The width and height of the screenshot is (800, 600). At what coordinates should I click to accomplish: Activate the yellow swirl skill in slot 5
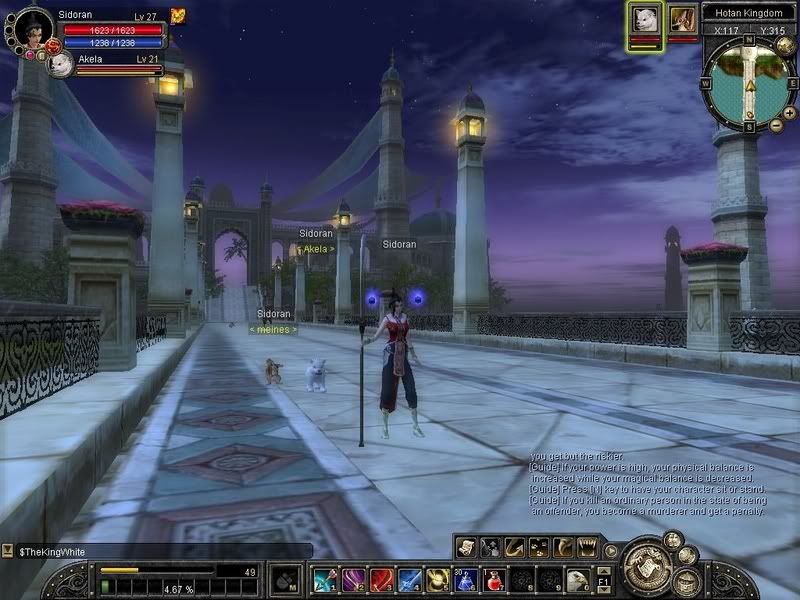pyautogui.click(x=438, y=579)
